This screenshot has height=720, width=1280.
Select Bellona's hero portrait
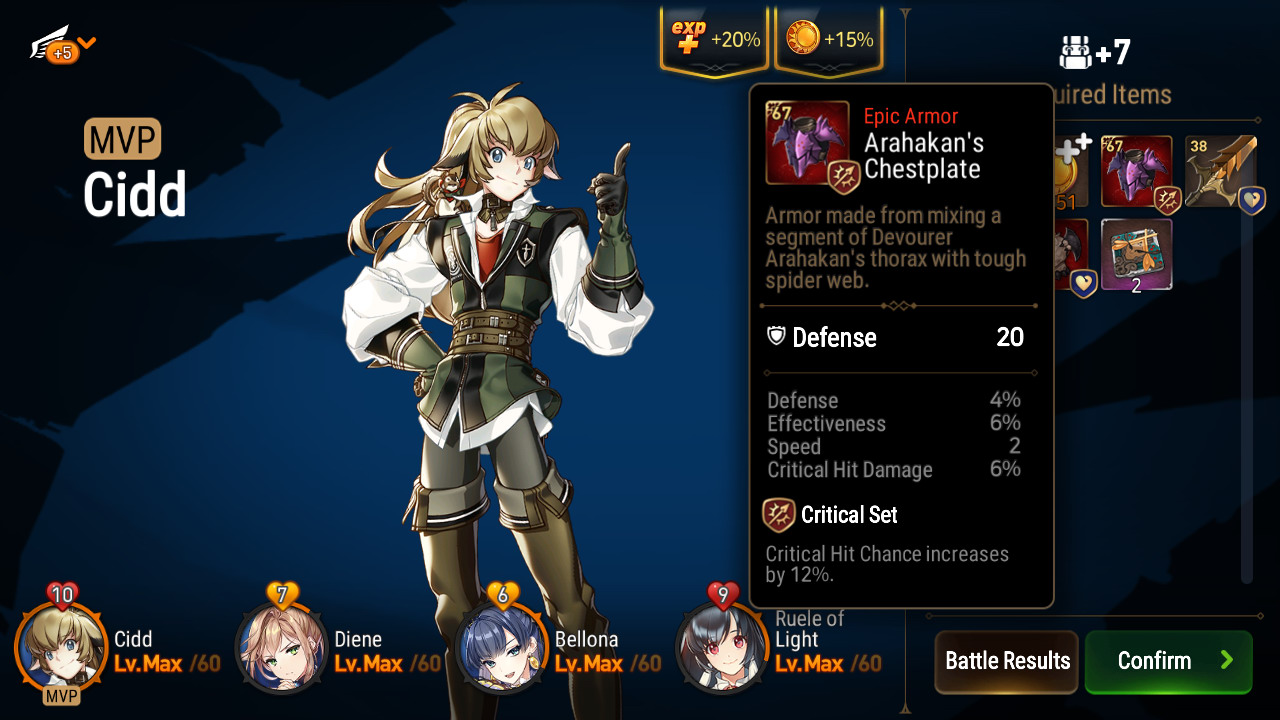[501, 650]
